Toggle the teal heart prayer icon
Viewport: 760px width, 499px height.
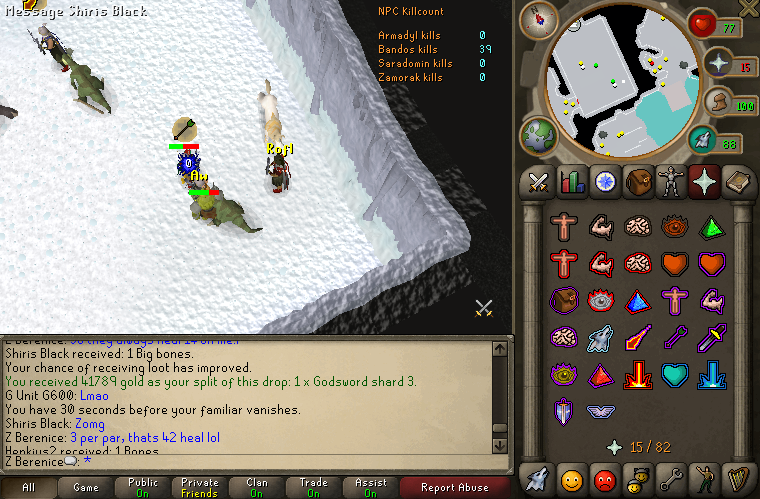675,375
